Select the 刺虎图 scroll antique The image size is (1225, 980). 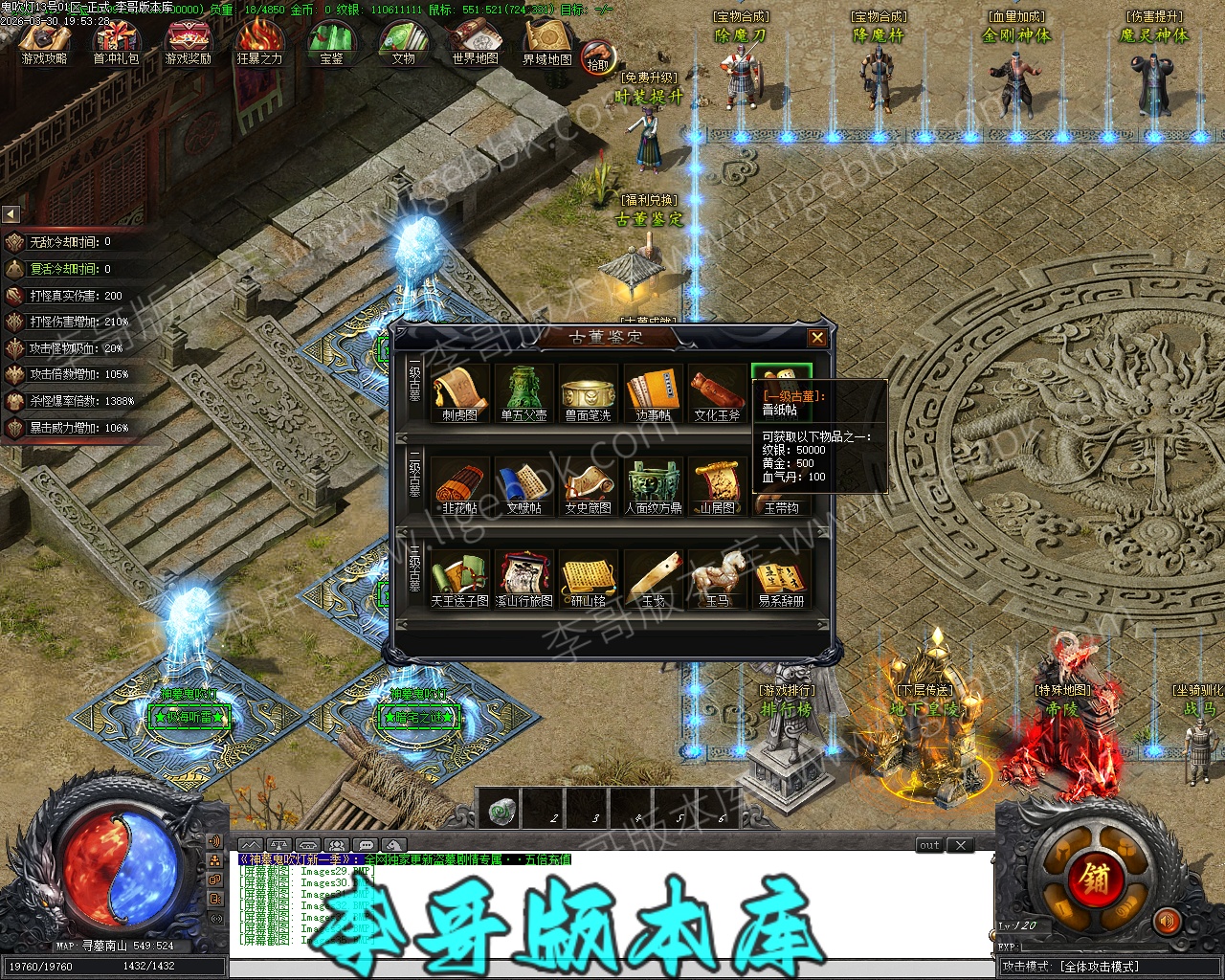(459, 390)
